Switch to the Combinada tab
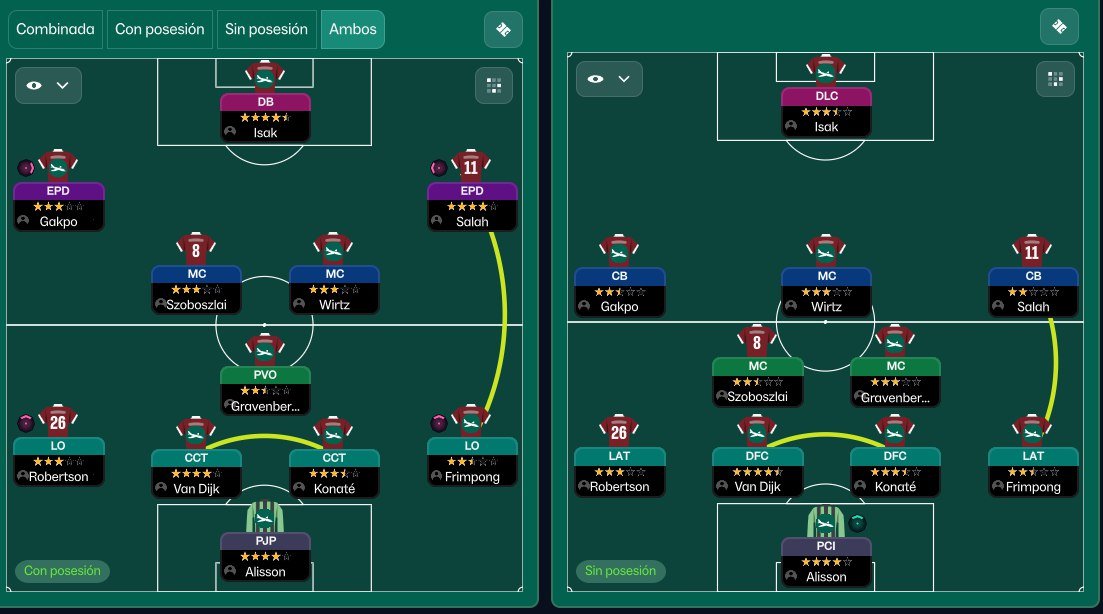 click(55, 29)
